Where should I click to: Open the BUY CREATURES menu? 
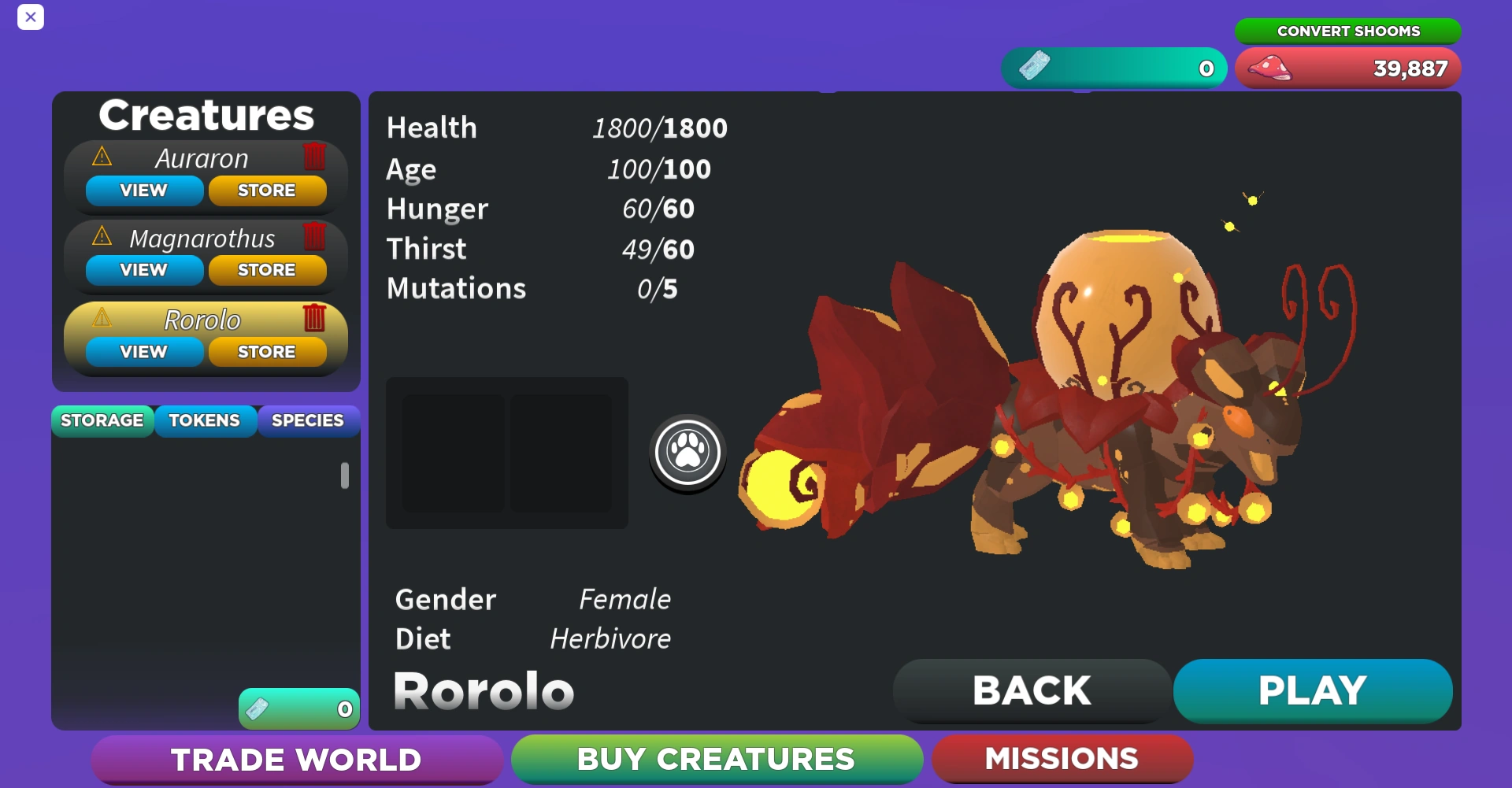[x=717, y=758]
